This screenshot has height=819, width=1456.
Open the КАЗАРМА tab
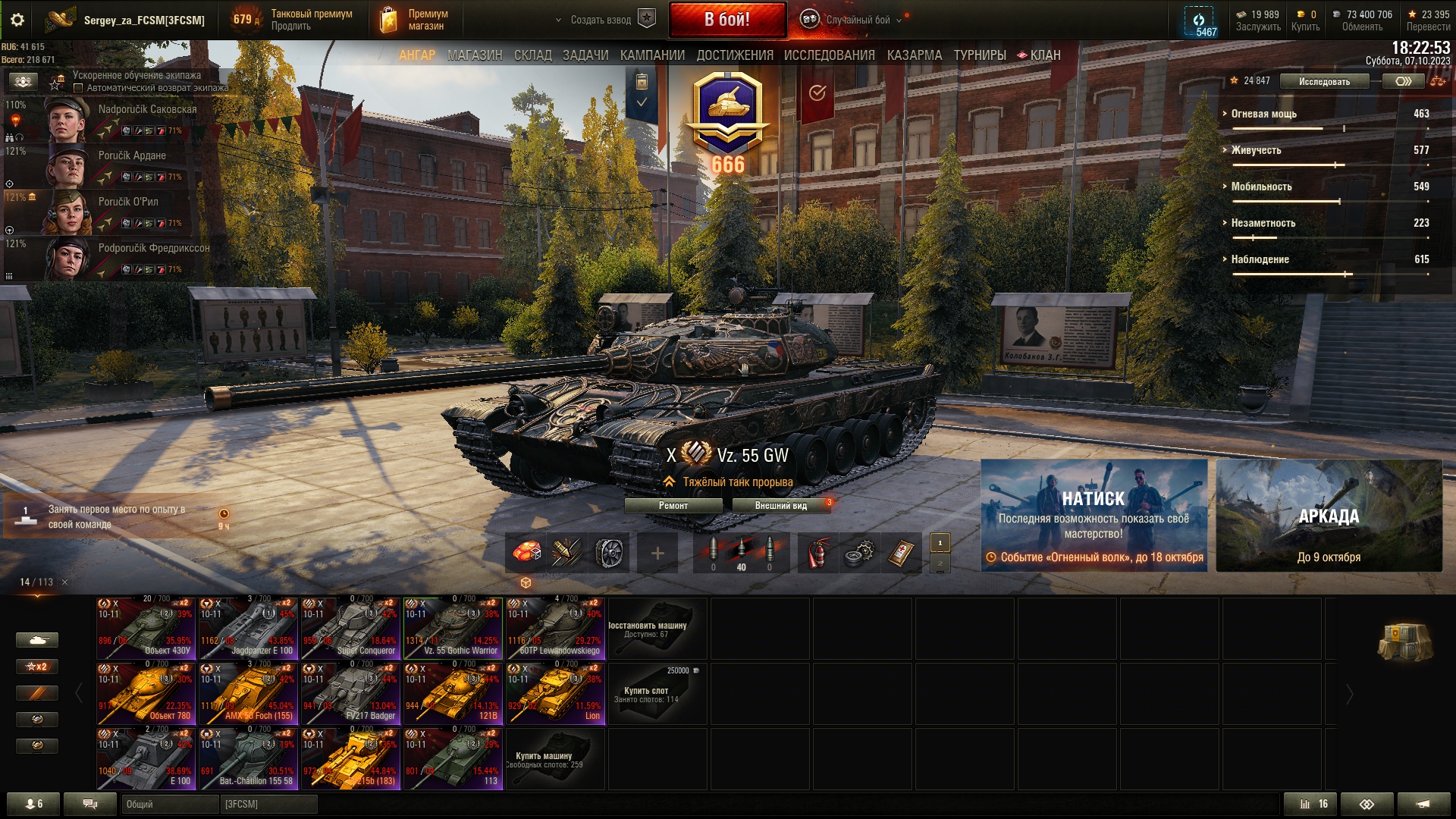[914, 55]
